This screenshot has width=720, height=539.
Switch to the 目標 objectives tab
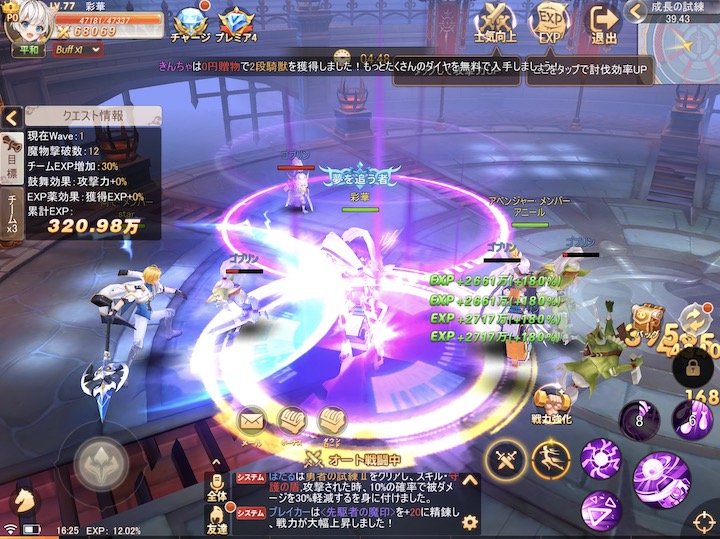click(13, 156)
